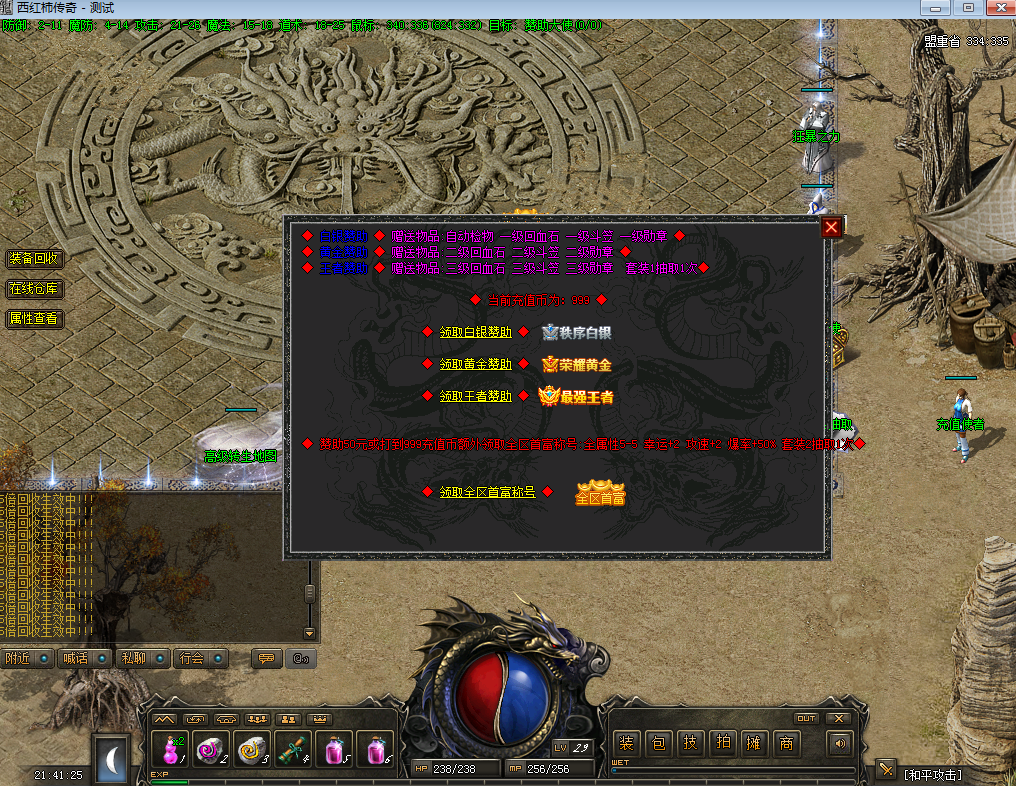Switch chat to the 喊话 shout channel
The image size is (1016, 786).
[x=75, y=658]
